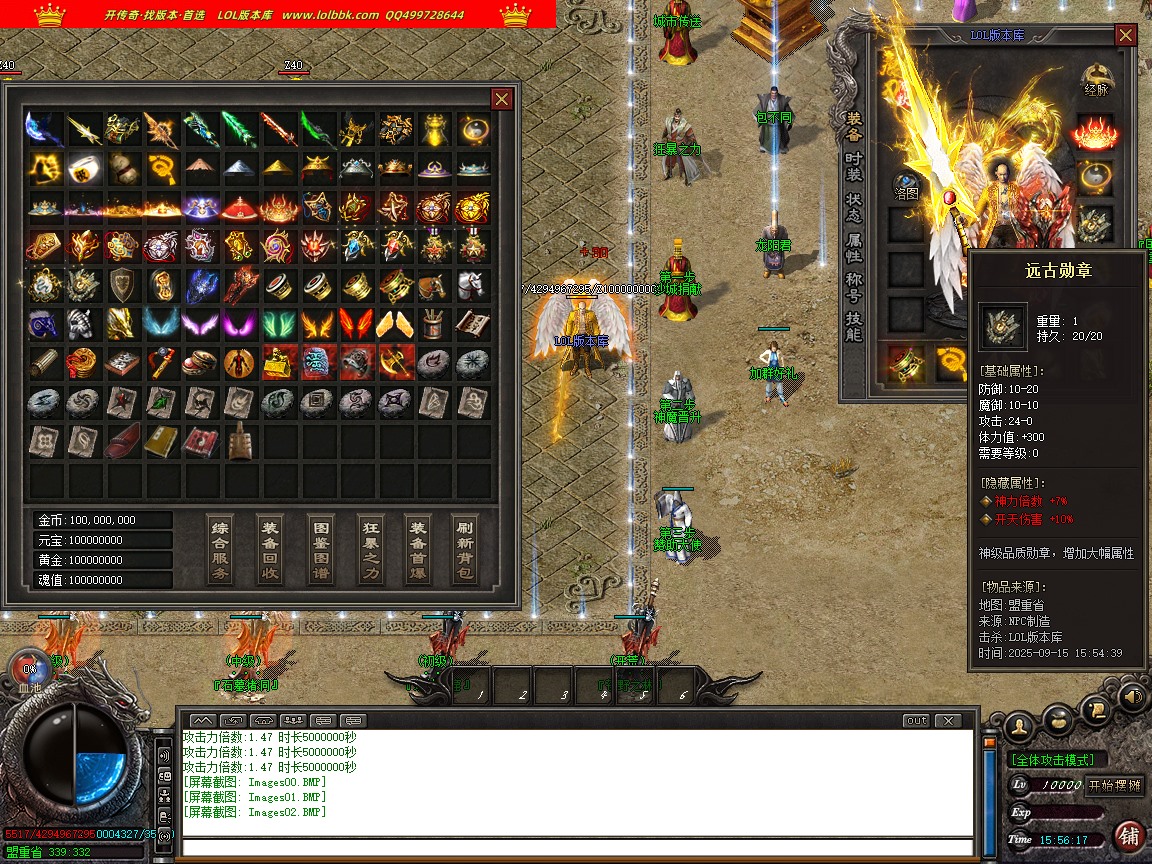Open the 经脉 meridian icon
The image size is (1152, 864).
(1097, 81)
